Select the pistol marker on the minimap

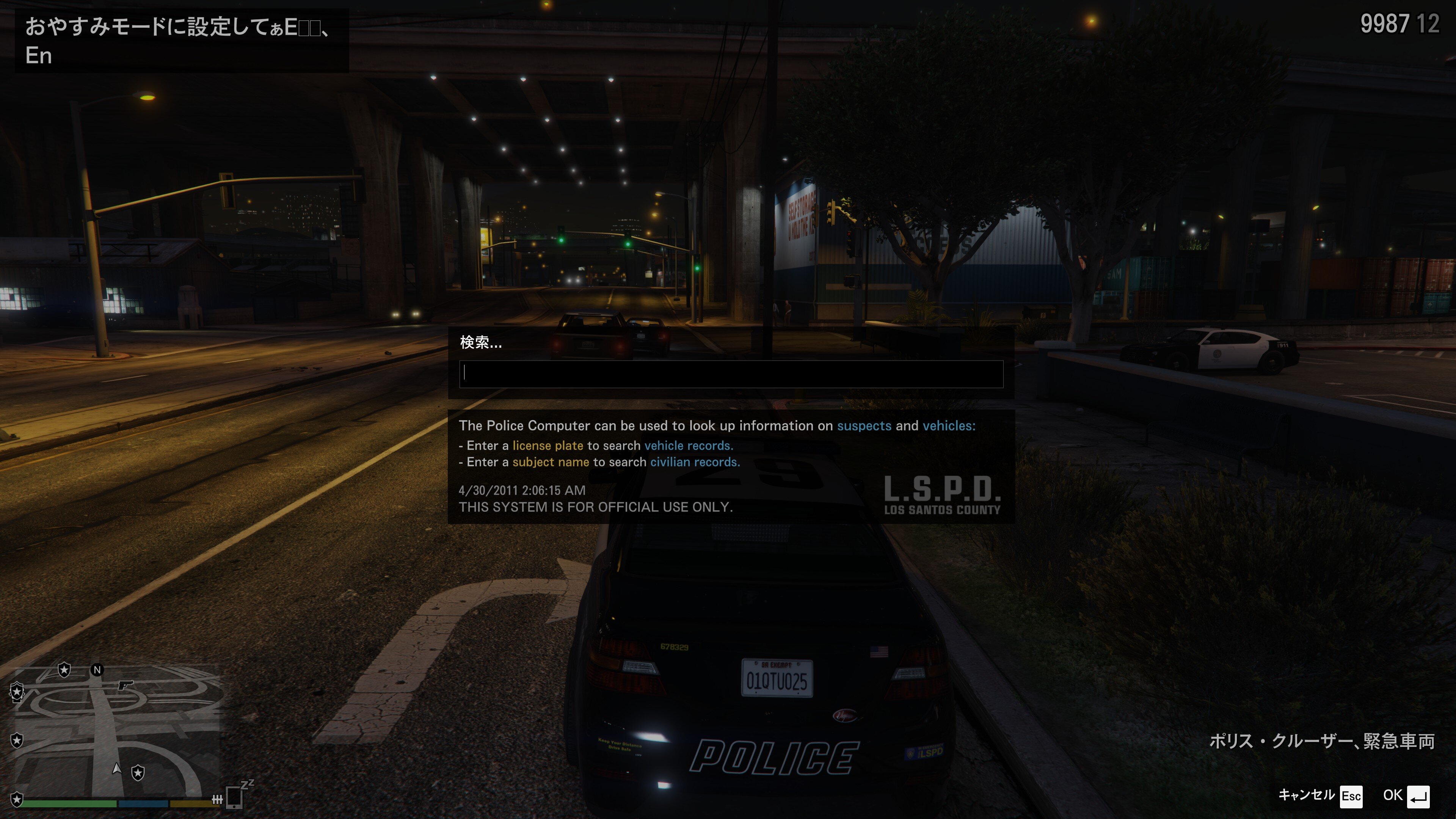click(125, 685)
